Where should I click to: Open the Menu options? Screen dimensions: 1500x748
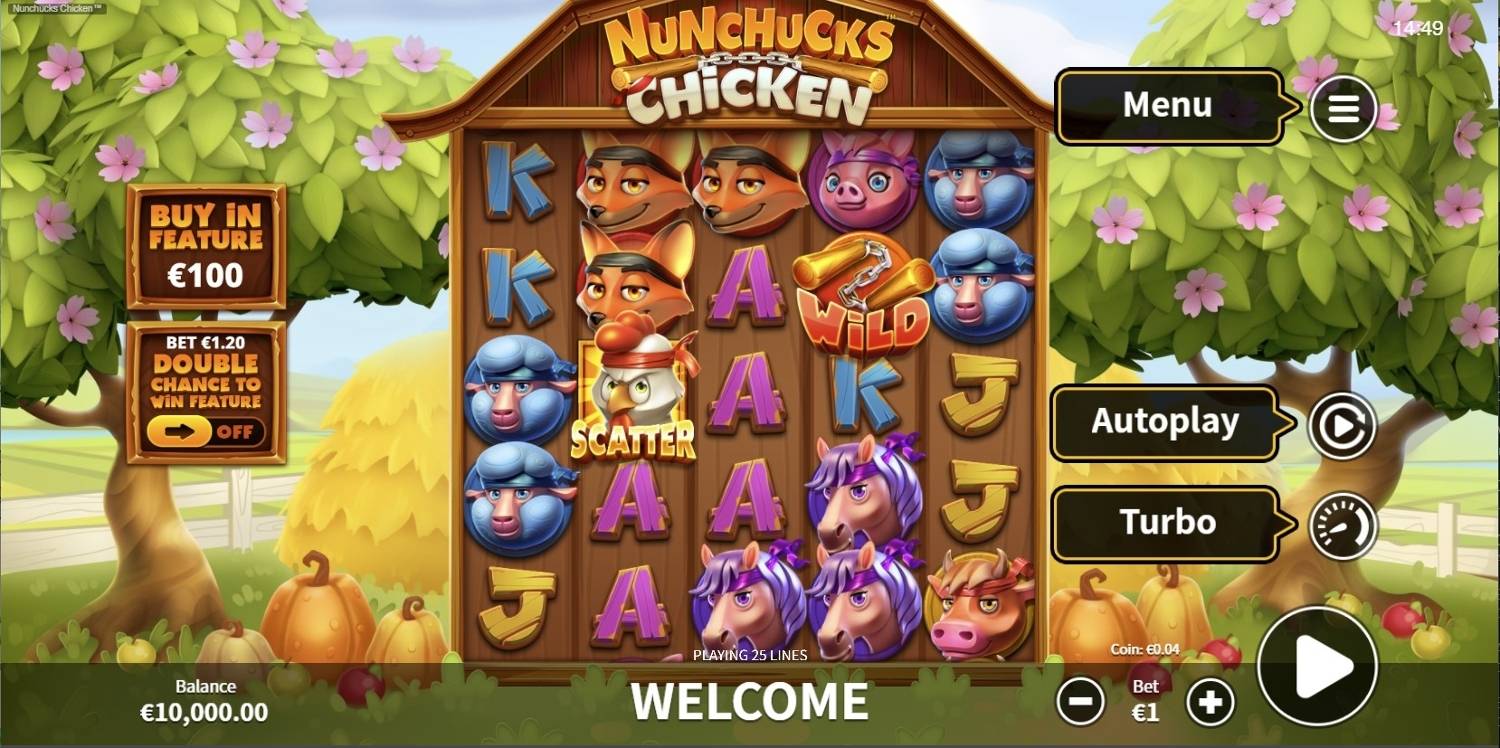coord(1170,105)
